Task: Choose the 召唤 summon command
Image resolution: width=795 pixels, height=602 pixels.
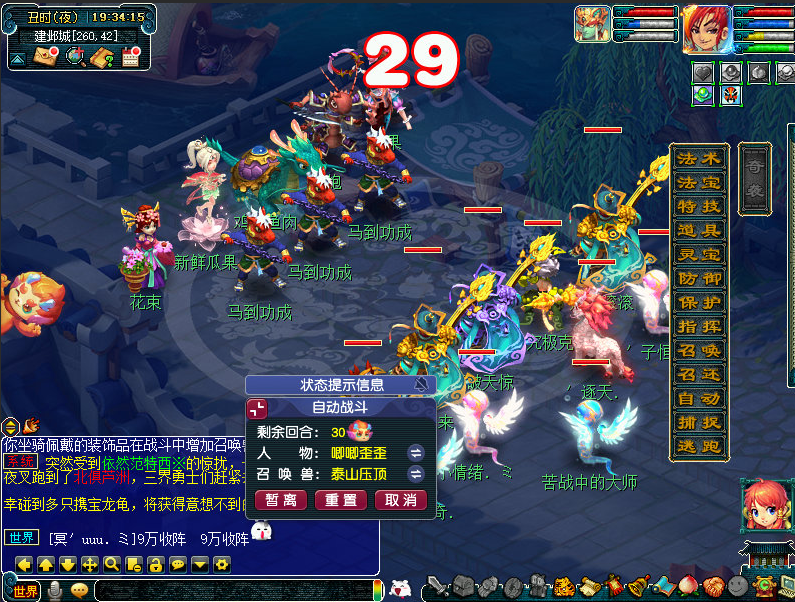Action: pyautogui.click(x=698, y=350)
